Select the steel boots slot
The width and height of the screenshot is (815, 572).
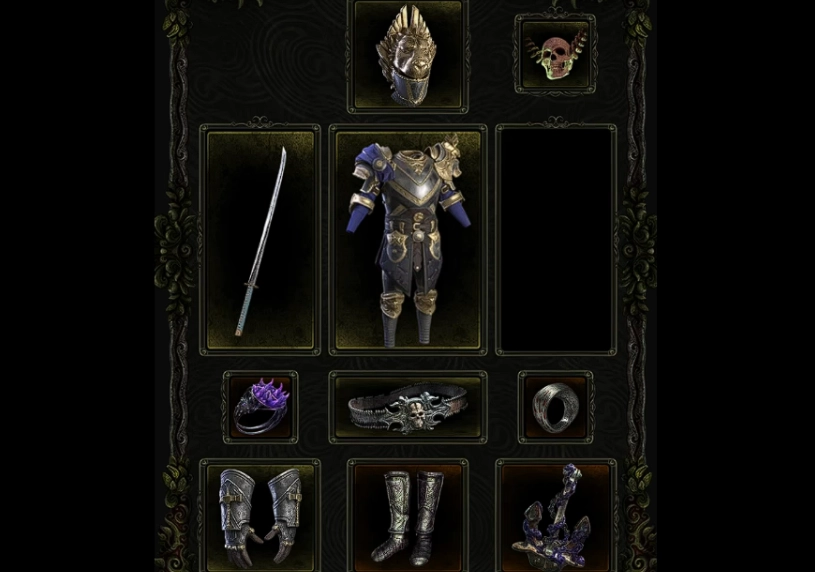tap(408, 515)
